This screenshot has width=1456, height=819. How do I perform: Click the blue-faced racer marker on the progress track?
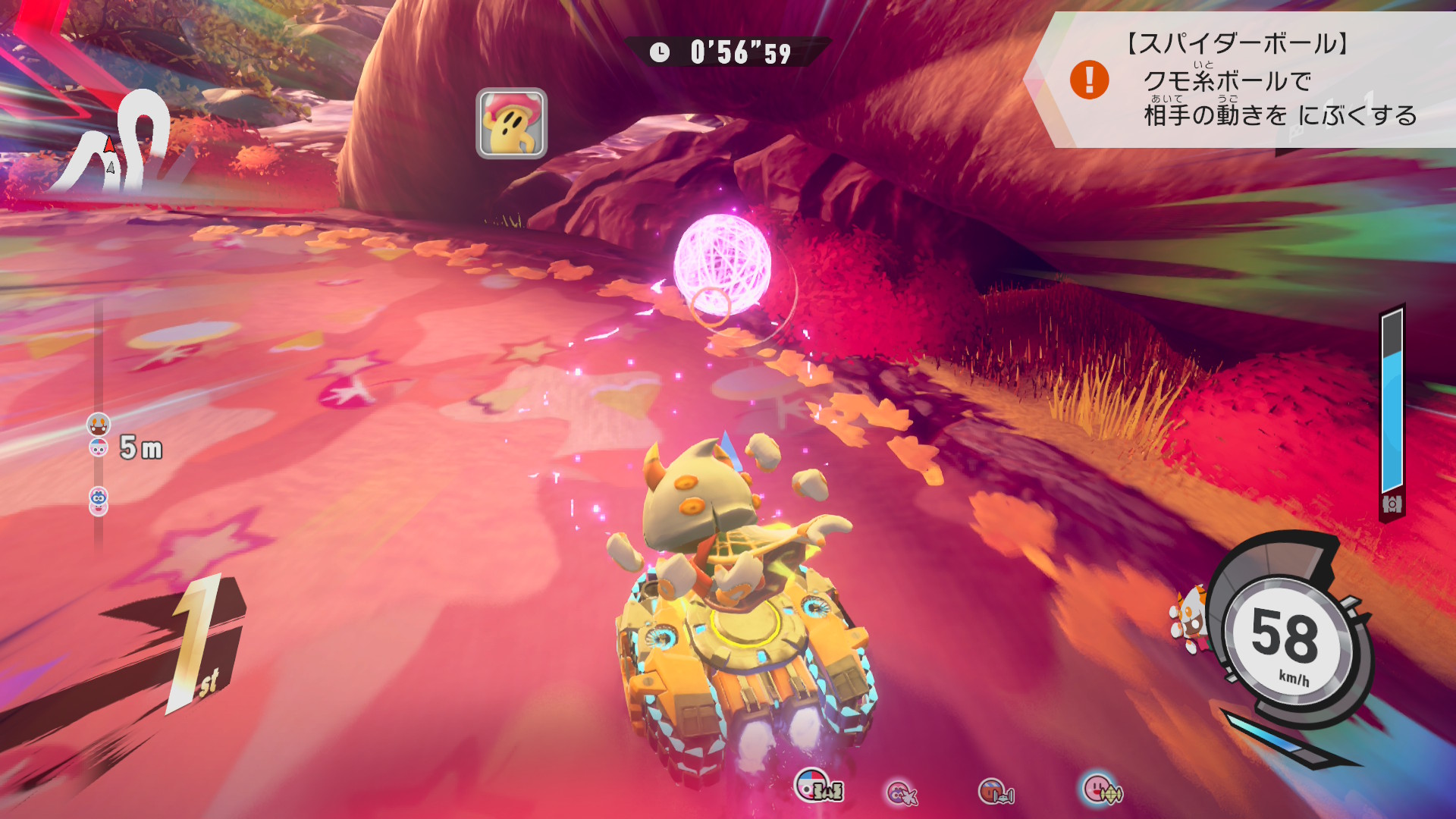click(x=99, y=497)
